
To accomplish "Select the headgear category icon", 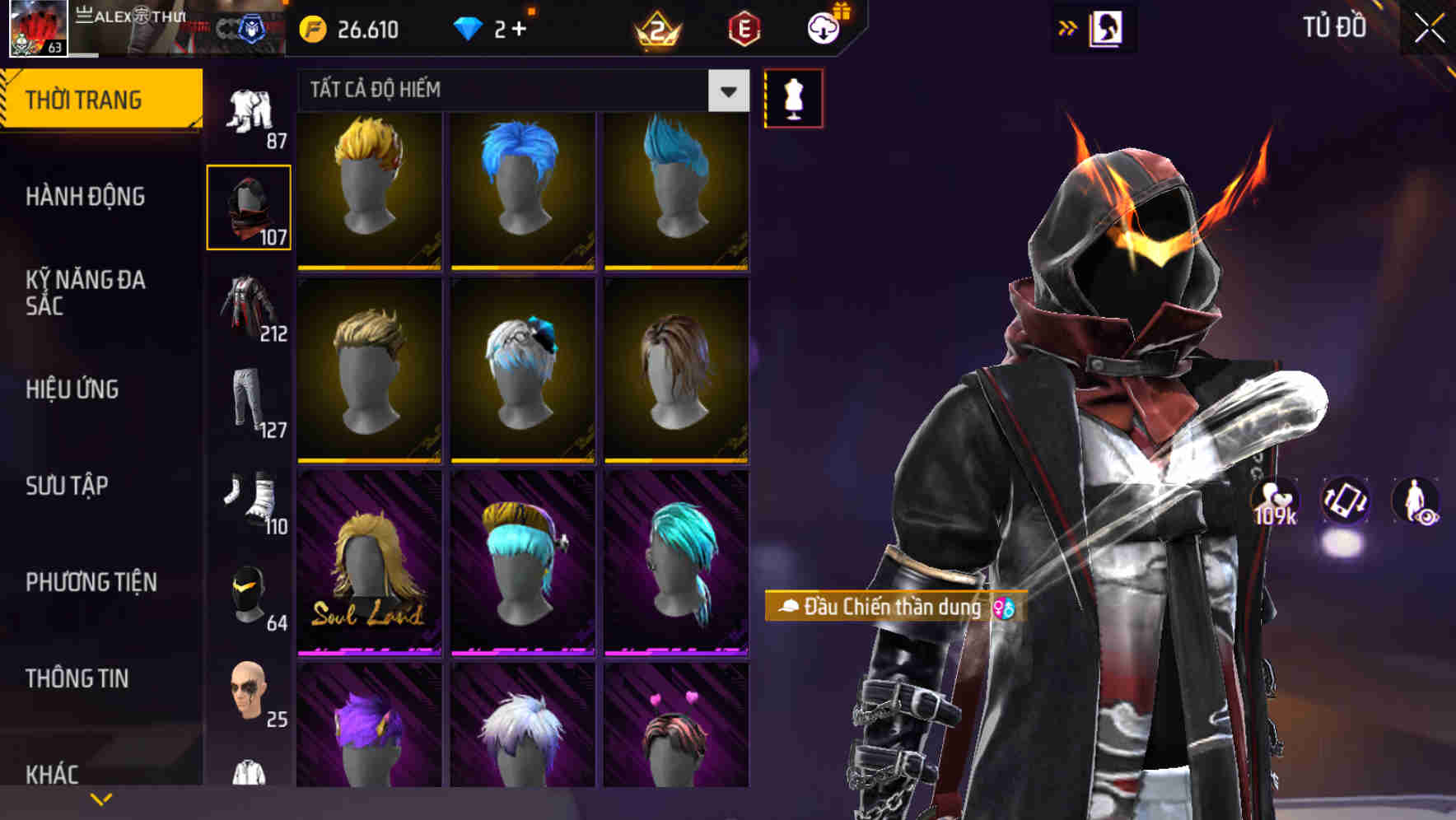I will pos(249,206).
